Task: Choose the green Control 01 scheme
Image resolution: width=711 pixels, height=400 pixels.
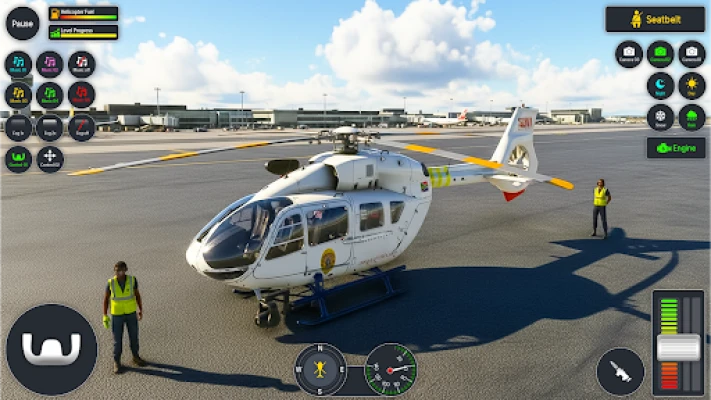Action: (x=18, y=159)
